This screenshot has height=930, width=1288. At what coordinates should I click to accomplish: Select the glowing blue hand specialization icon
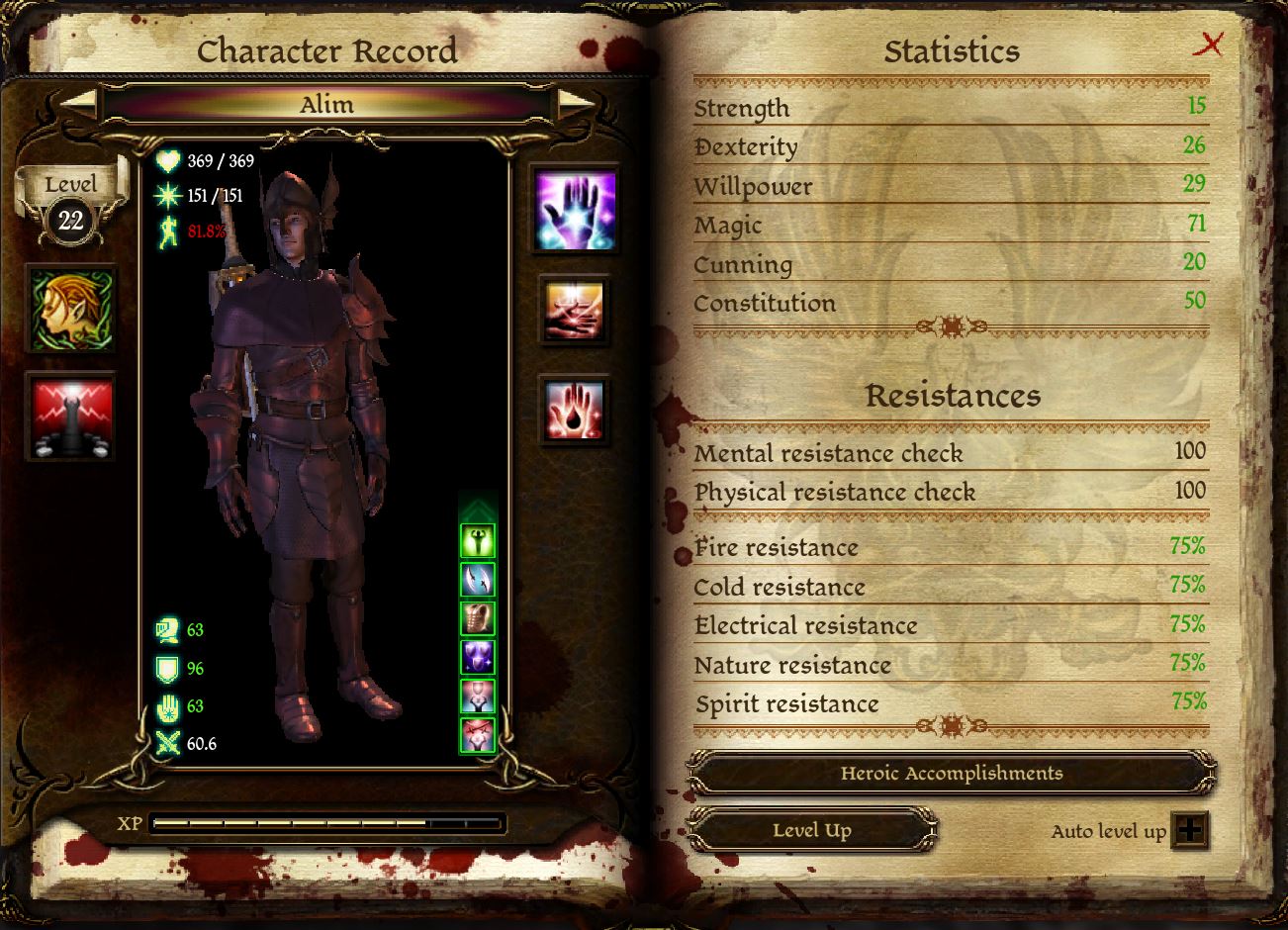(575, 211)
